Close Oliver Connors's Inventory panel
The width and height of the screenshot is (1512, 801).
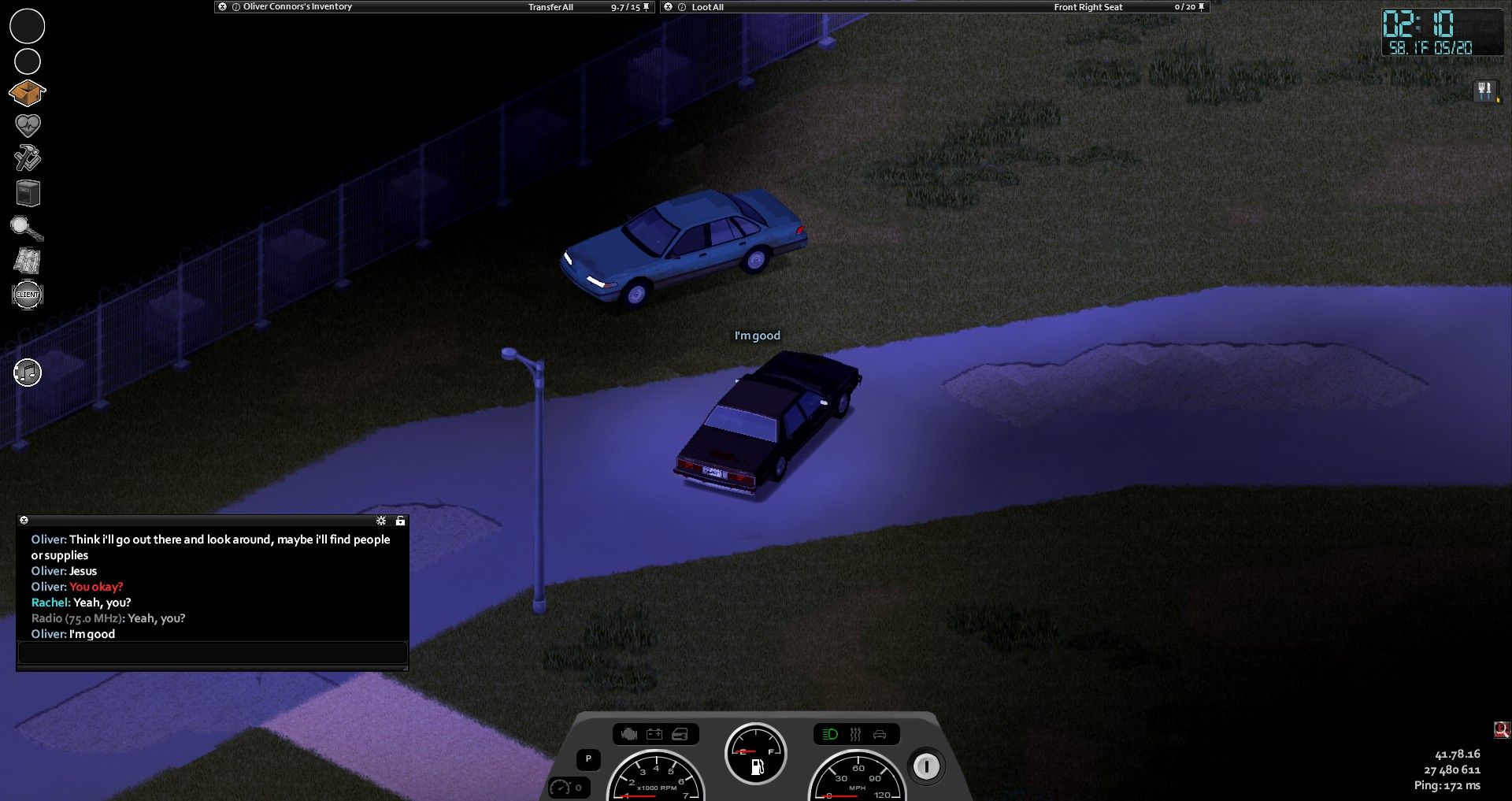pos(223,7)
